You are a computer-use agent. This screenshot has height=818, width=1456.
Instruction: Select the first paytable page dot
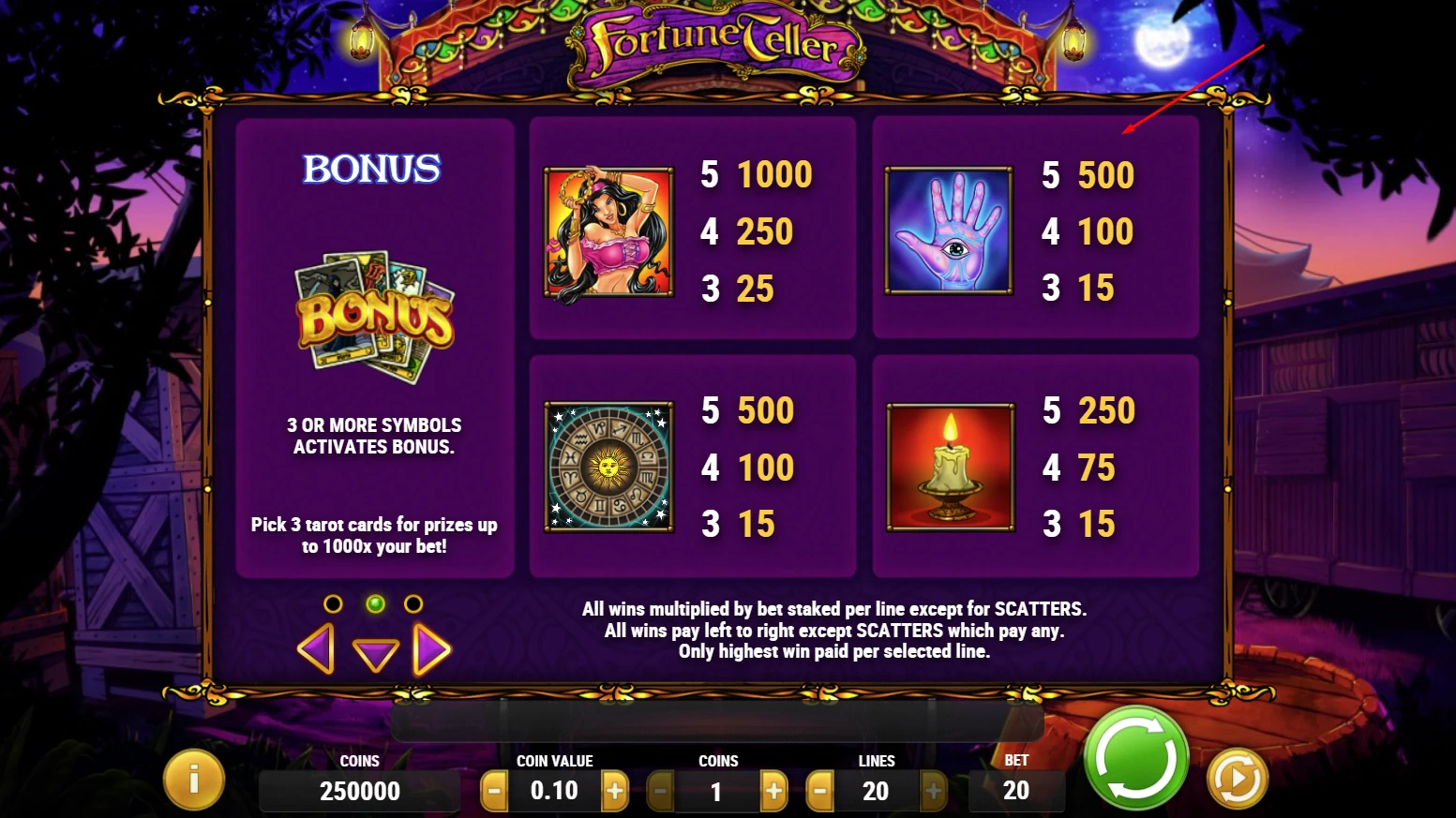click(x=333, y=603)
